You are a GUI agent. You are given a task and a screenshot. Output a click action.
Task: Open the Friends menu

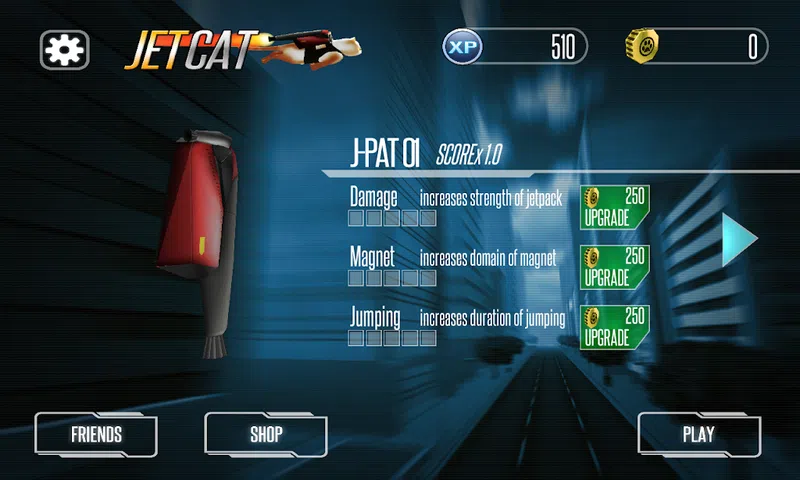tap(96, 435)
